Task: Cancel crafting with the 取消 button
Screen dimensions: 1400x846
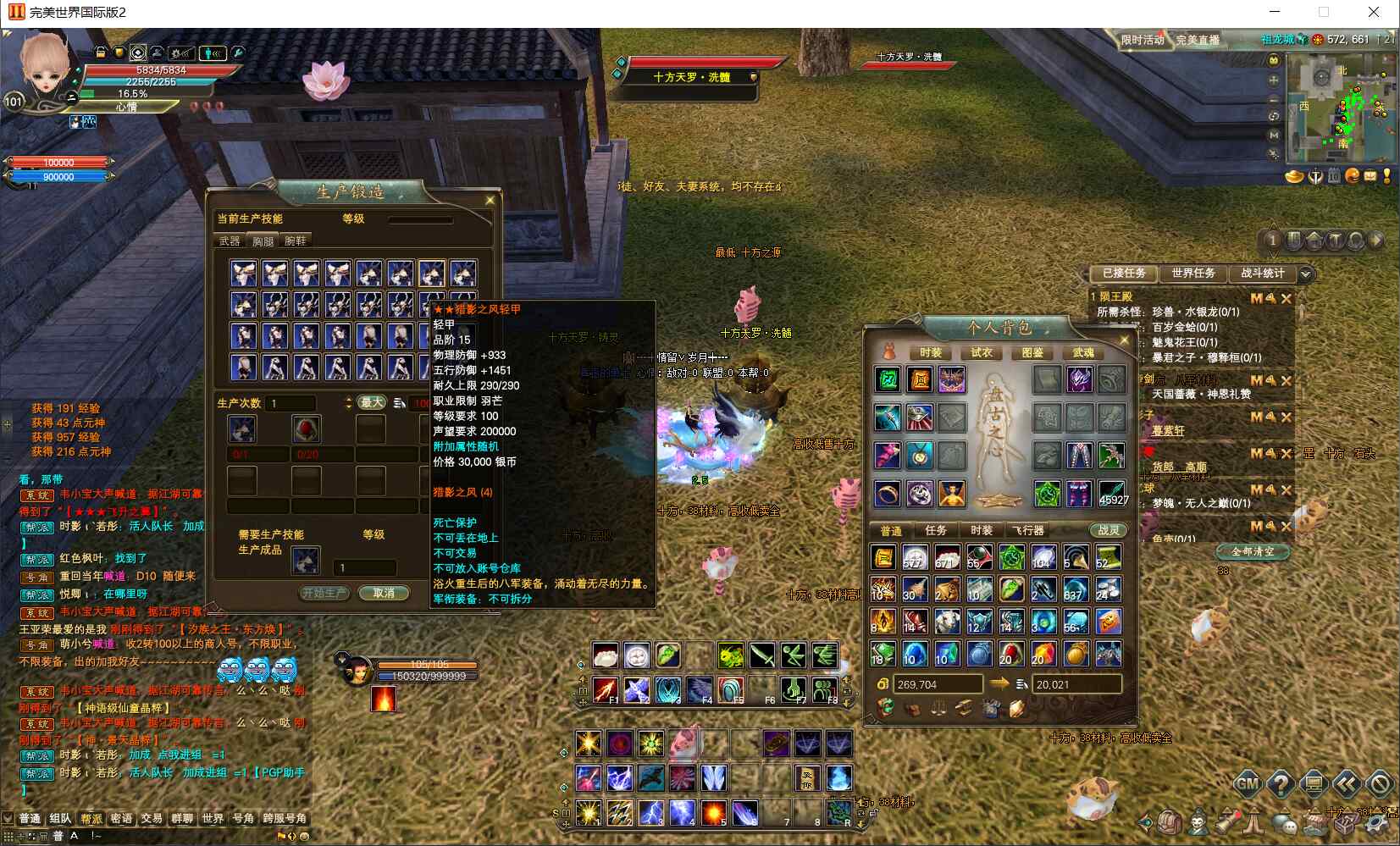Action: coord(384,593)
